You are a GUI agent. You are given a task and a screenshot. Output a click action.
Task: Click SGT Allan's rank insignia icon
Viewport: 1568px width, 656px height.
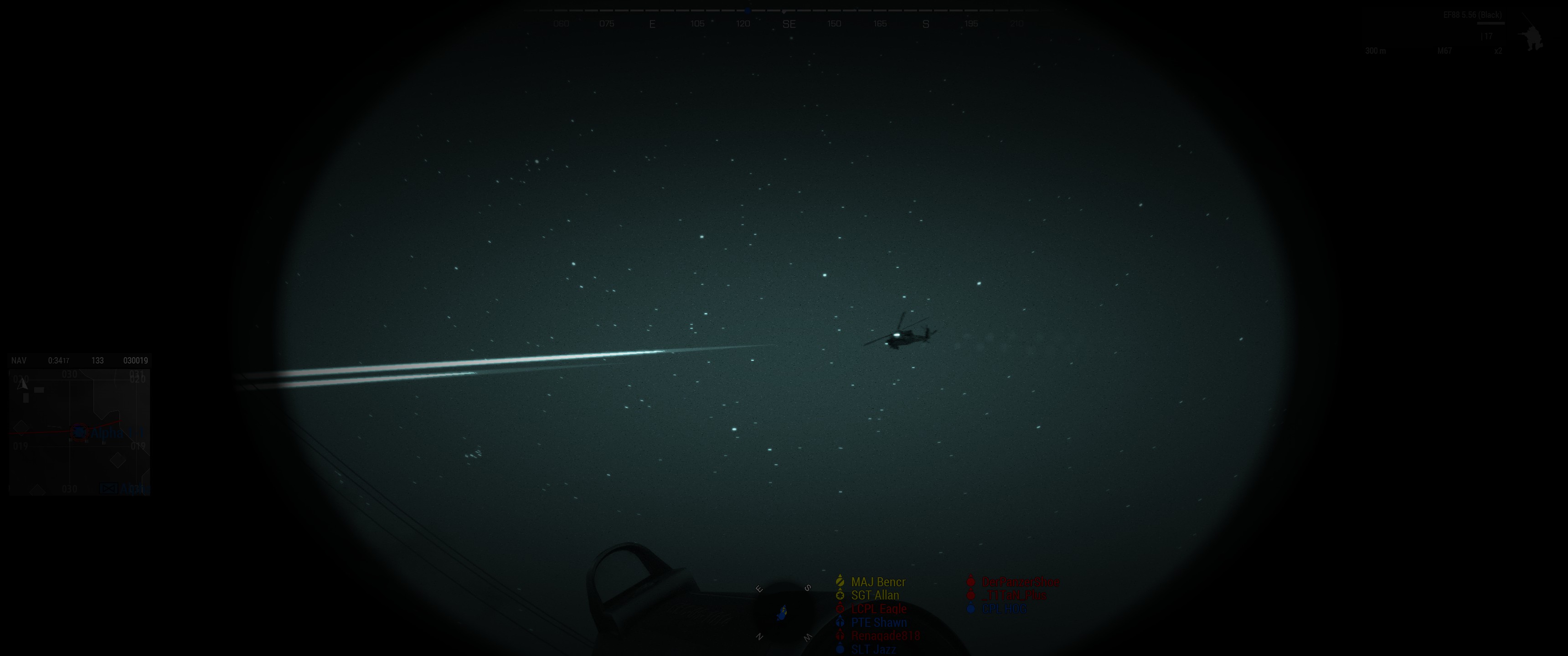840,596
